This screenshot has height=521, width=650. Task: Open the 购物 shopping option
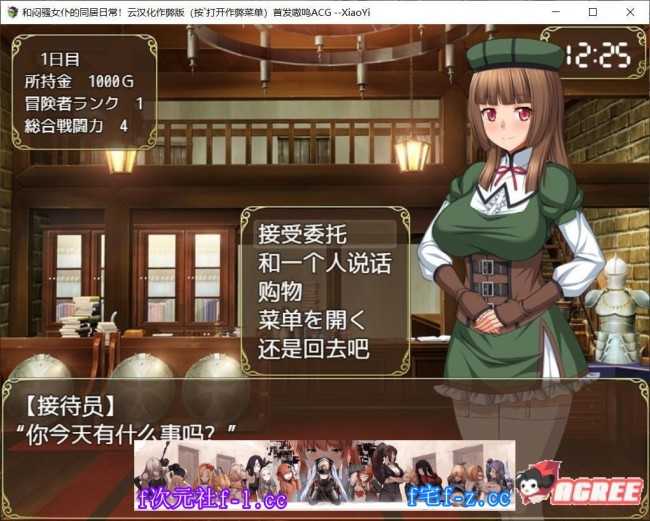(279, 294)
